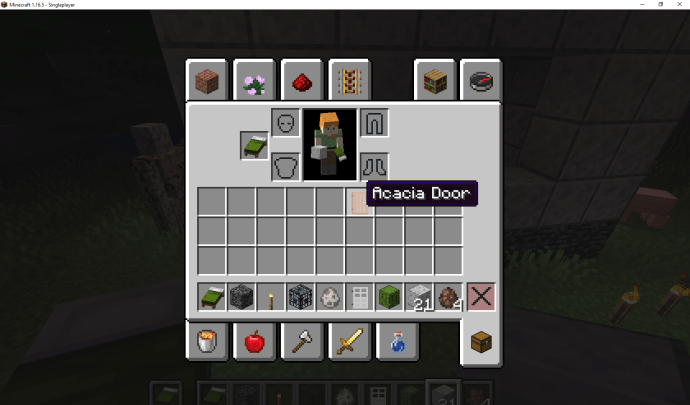Pick up the acacia door in inventory

click(359, 201)
